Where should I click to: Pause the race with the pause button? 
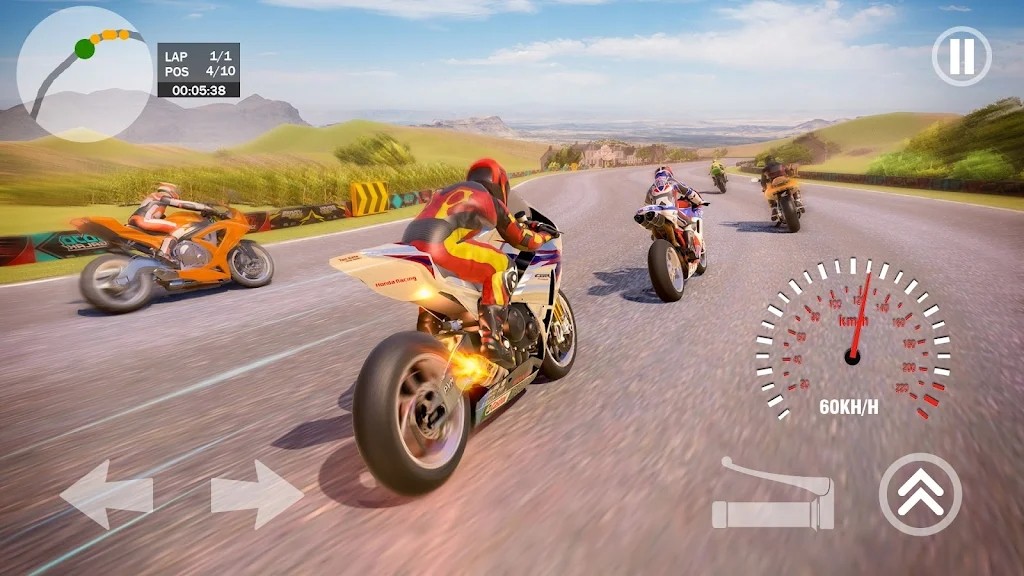coord(961,56)
